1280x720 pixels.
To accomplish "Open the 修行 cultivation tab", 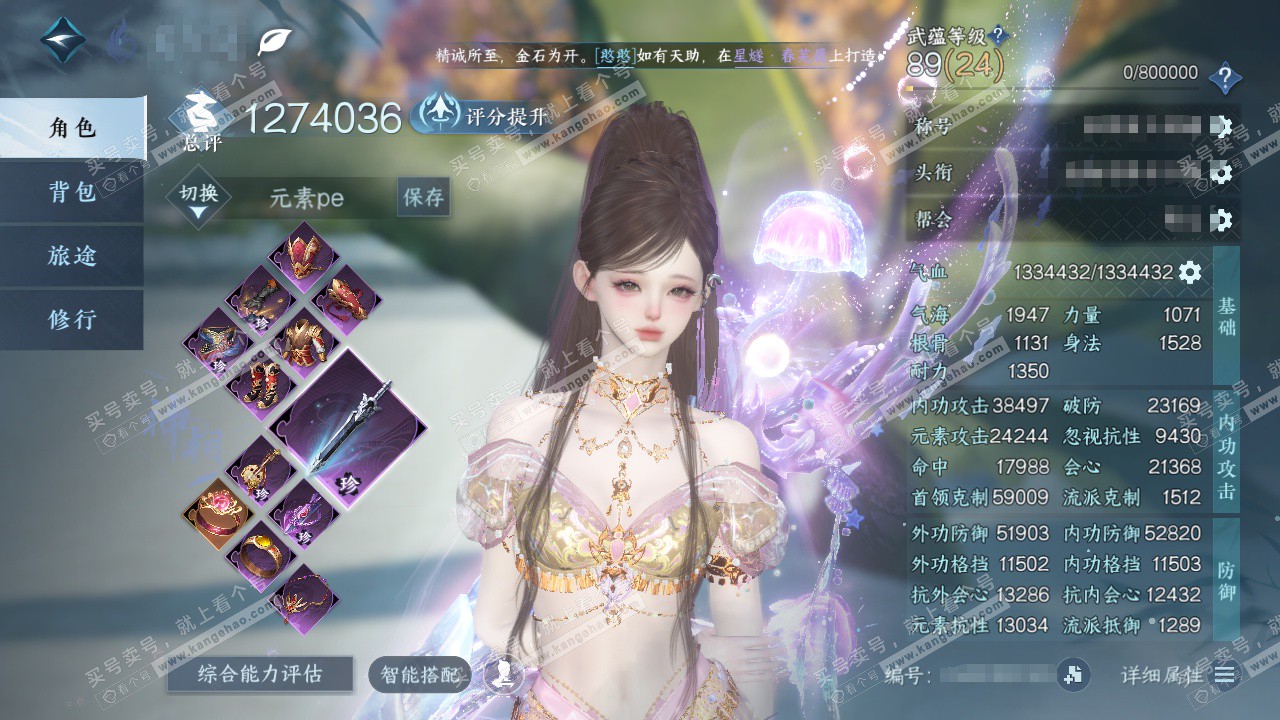I will (72, 320).
